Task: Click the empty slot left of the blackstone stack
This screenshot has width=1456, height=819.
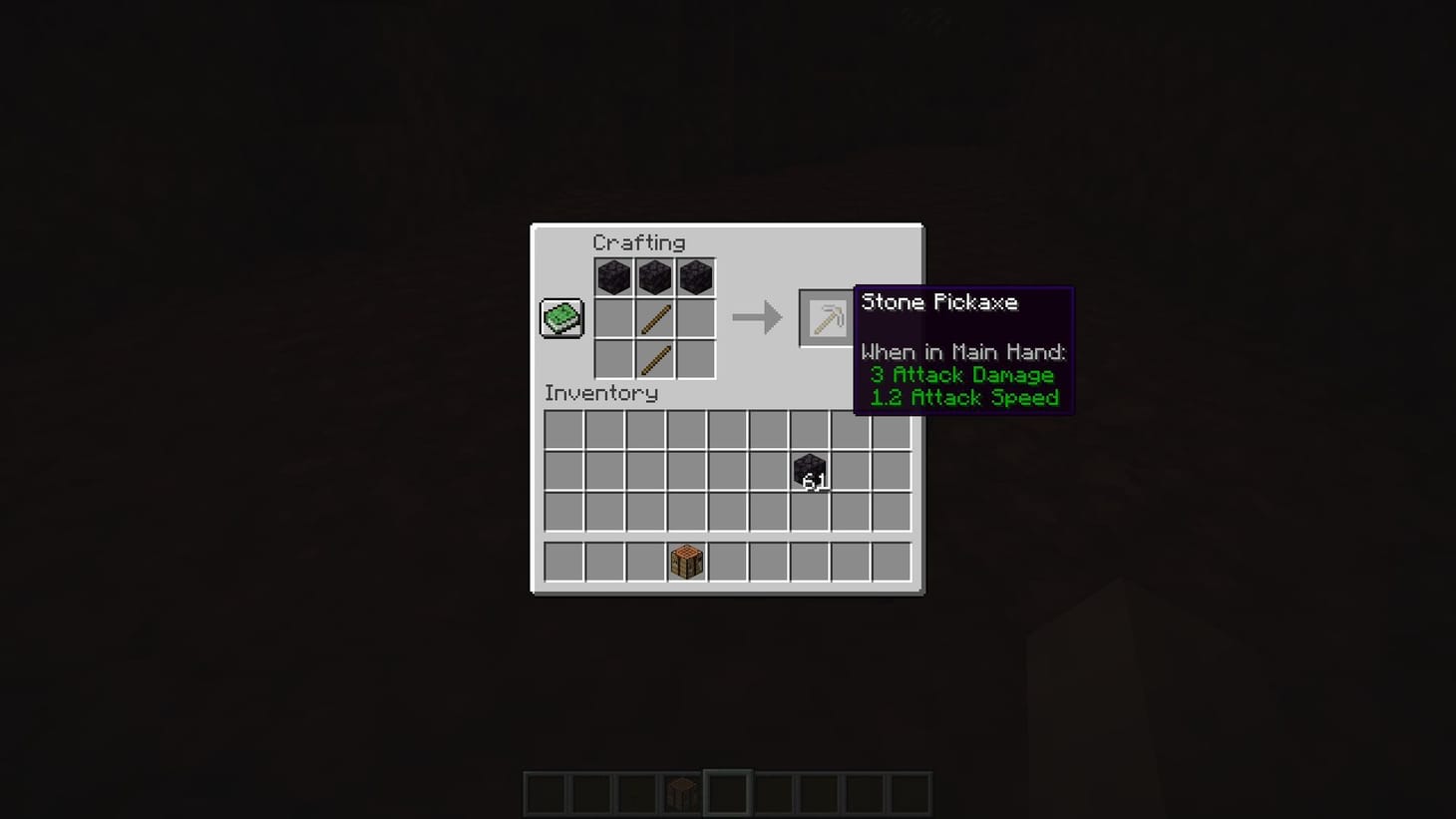Action: coord(769,469)
